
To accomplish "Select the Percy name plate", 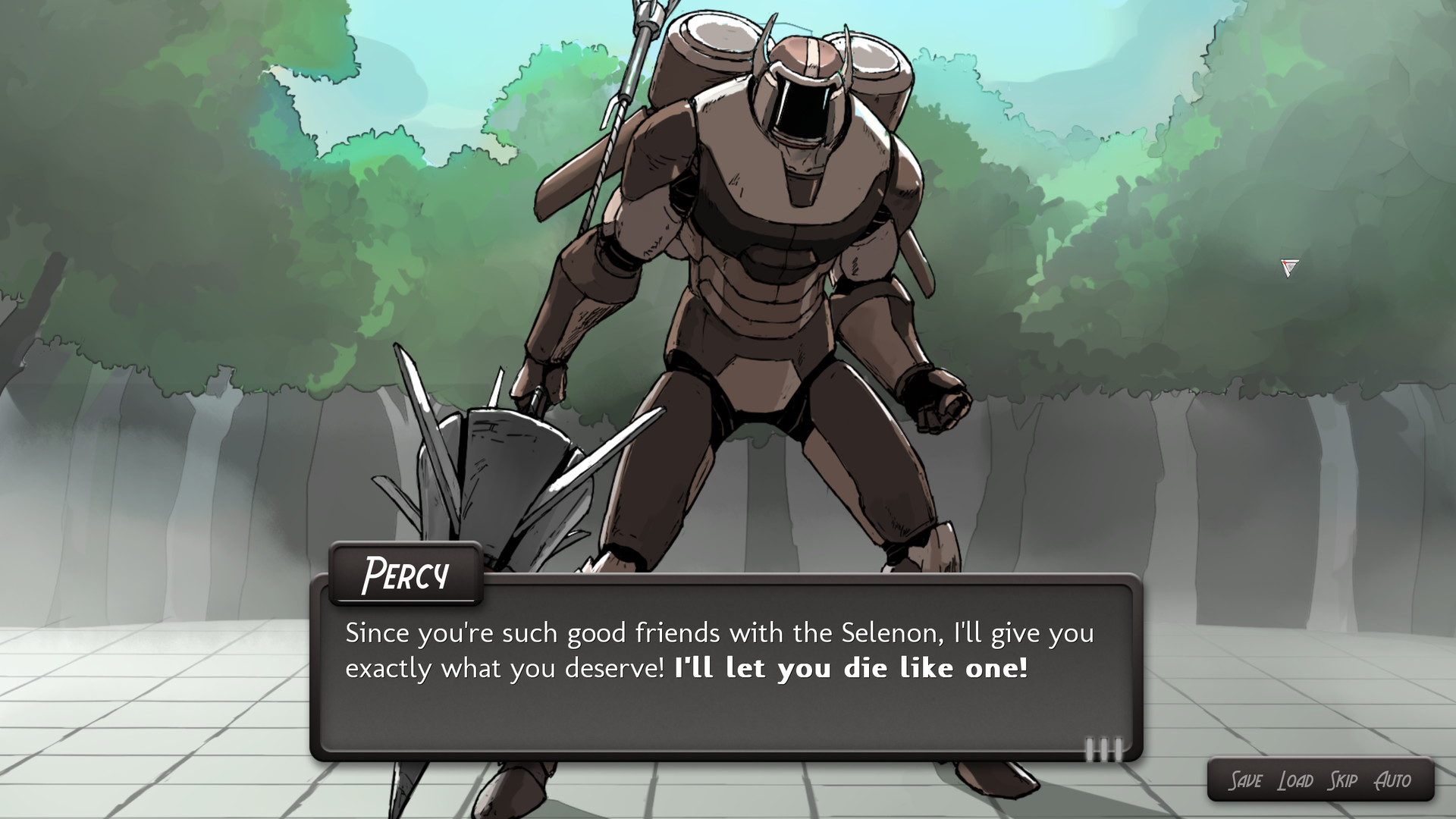I will pyautogui.click(x=406, y=575).
